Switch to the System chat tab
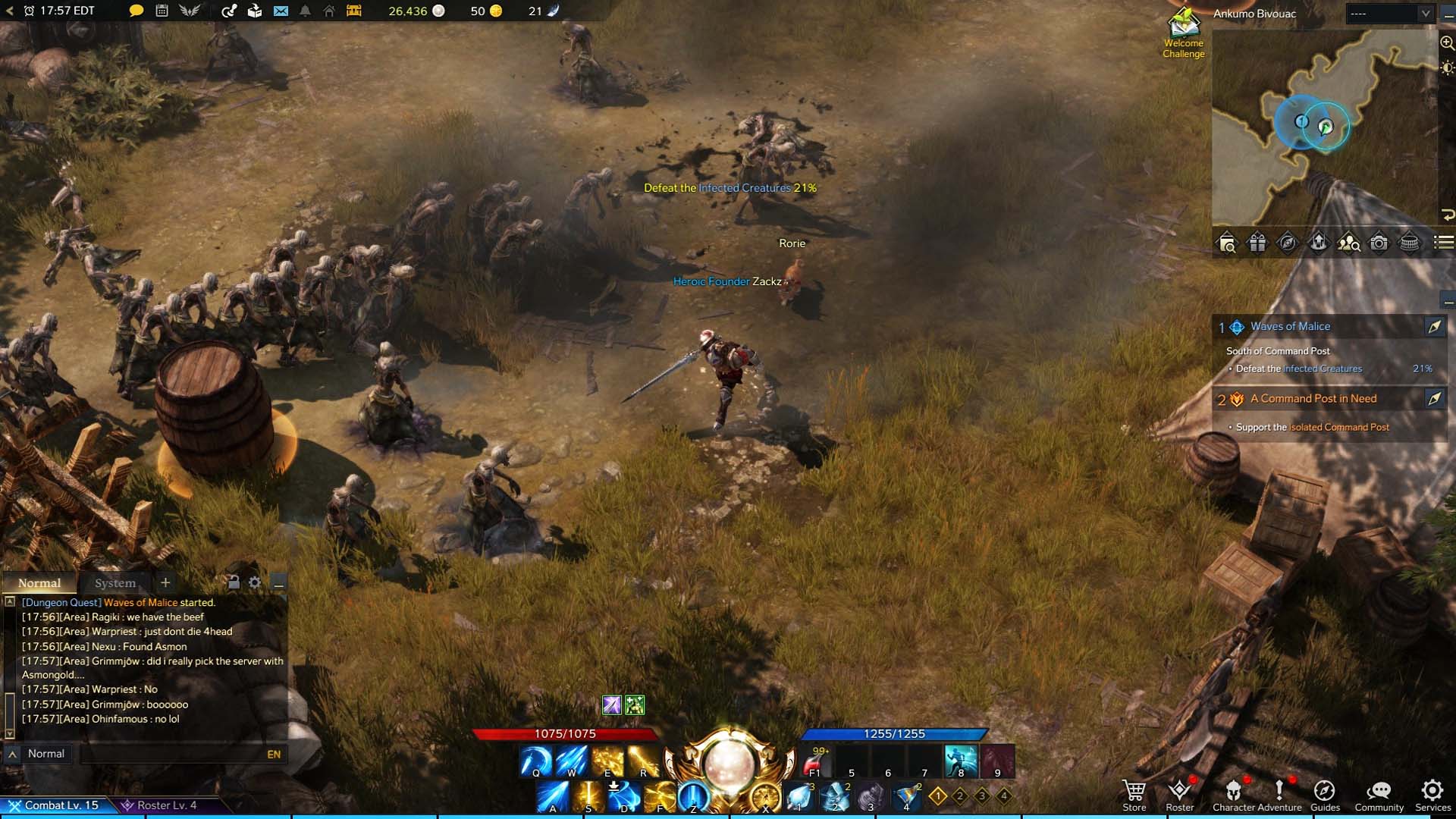This screenshot has height=819, width=1456. pyautogui.click(x=115, y=582)
